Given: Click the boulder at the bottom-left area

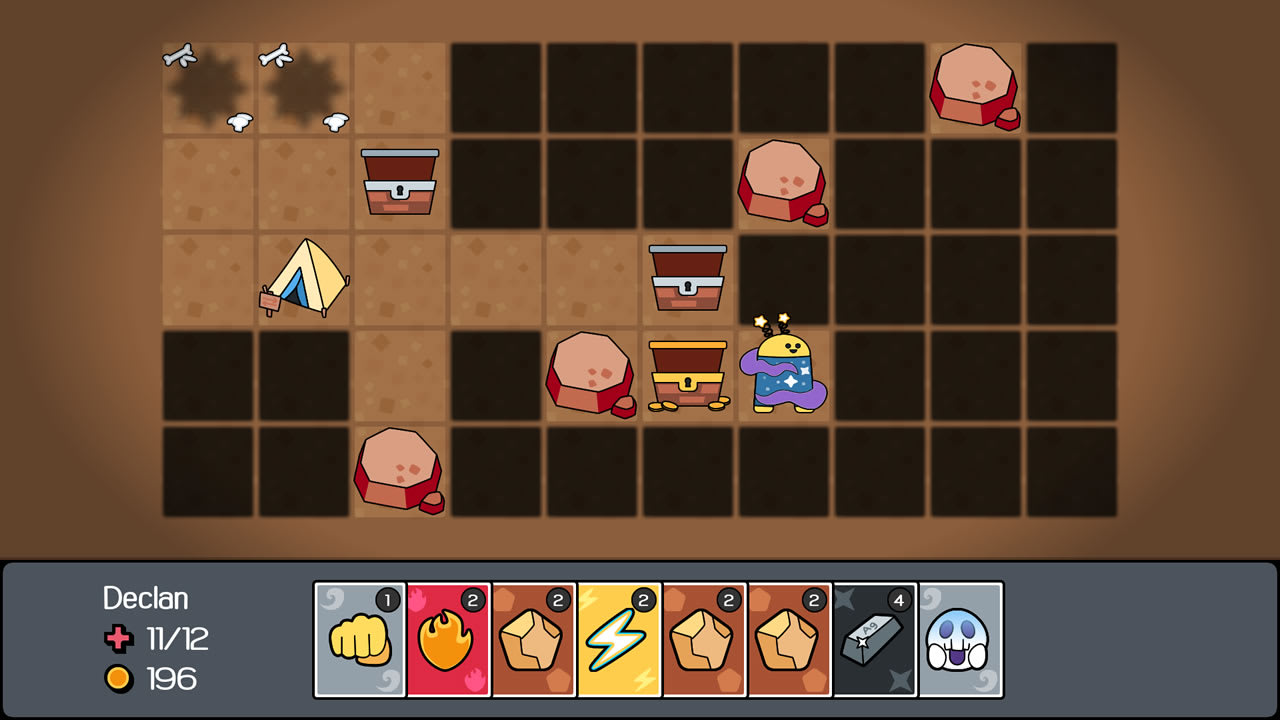Looking at the screenshot, I should coord(398,470).
